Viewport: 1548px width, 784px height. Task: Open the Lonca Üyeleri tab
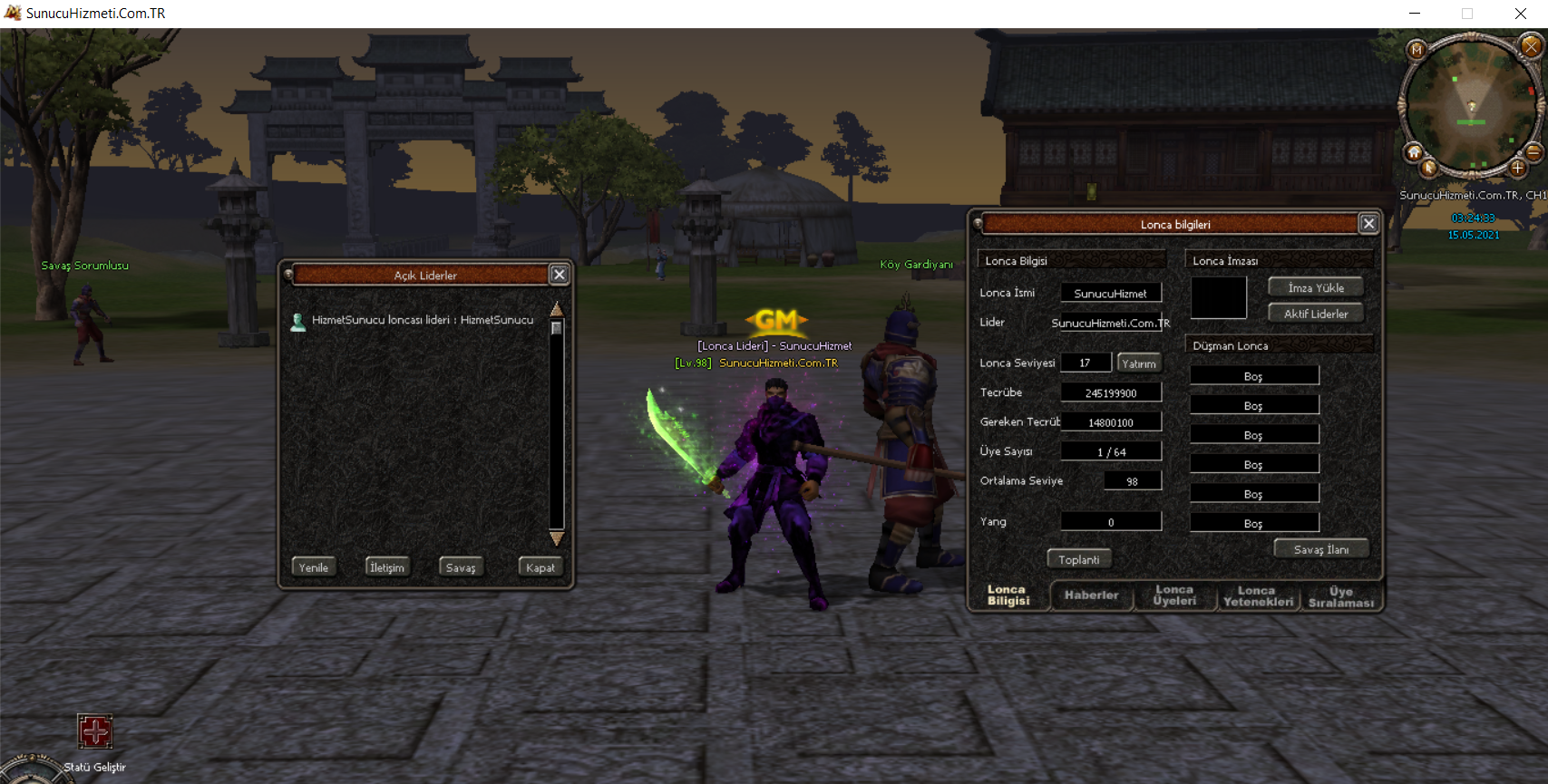click(1174, 595)
